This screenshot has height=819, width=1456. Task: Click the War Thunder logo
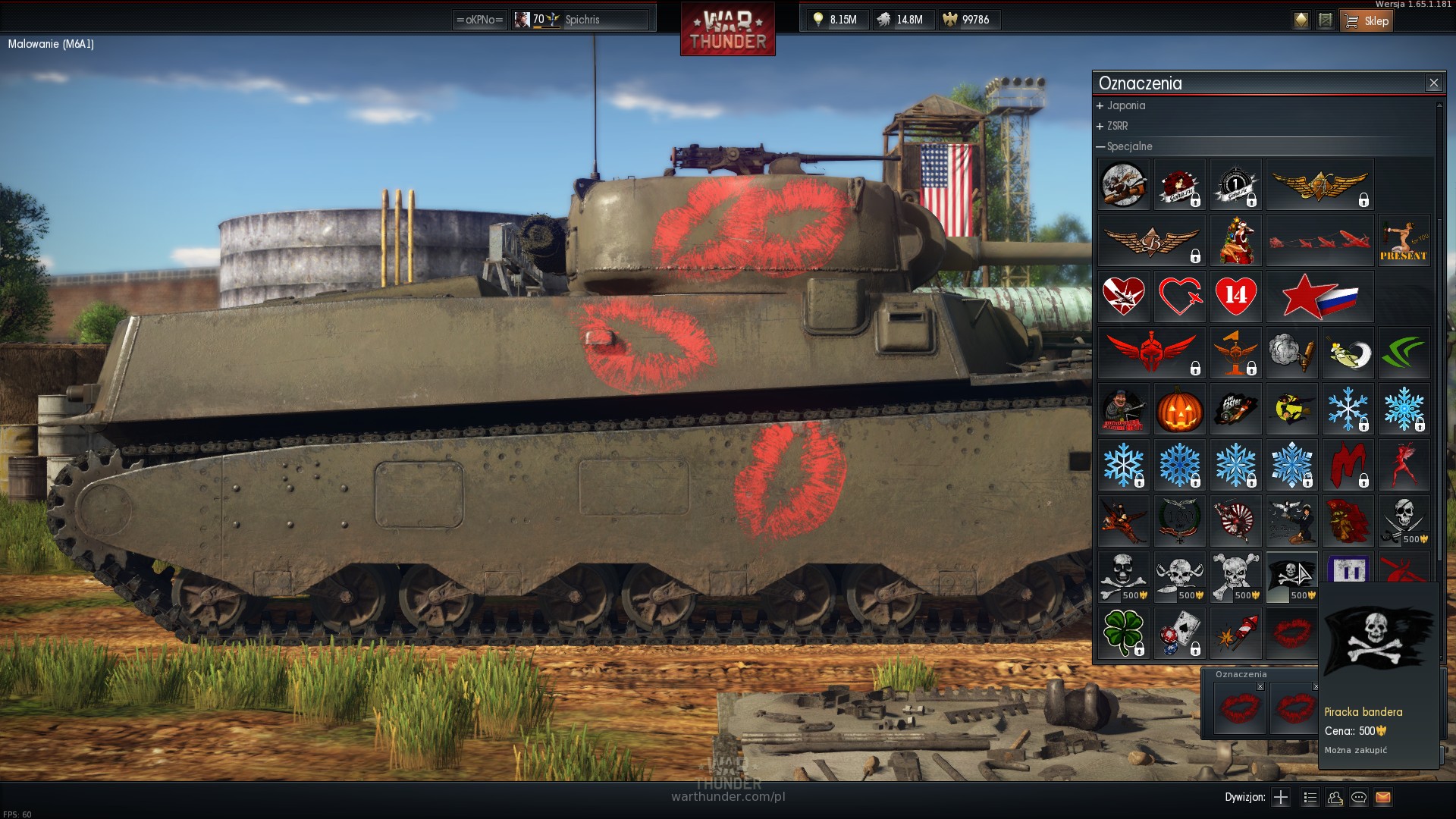727,29
